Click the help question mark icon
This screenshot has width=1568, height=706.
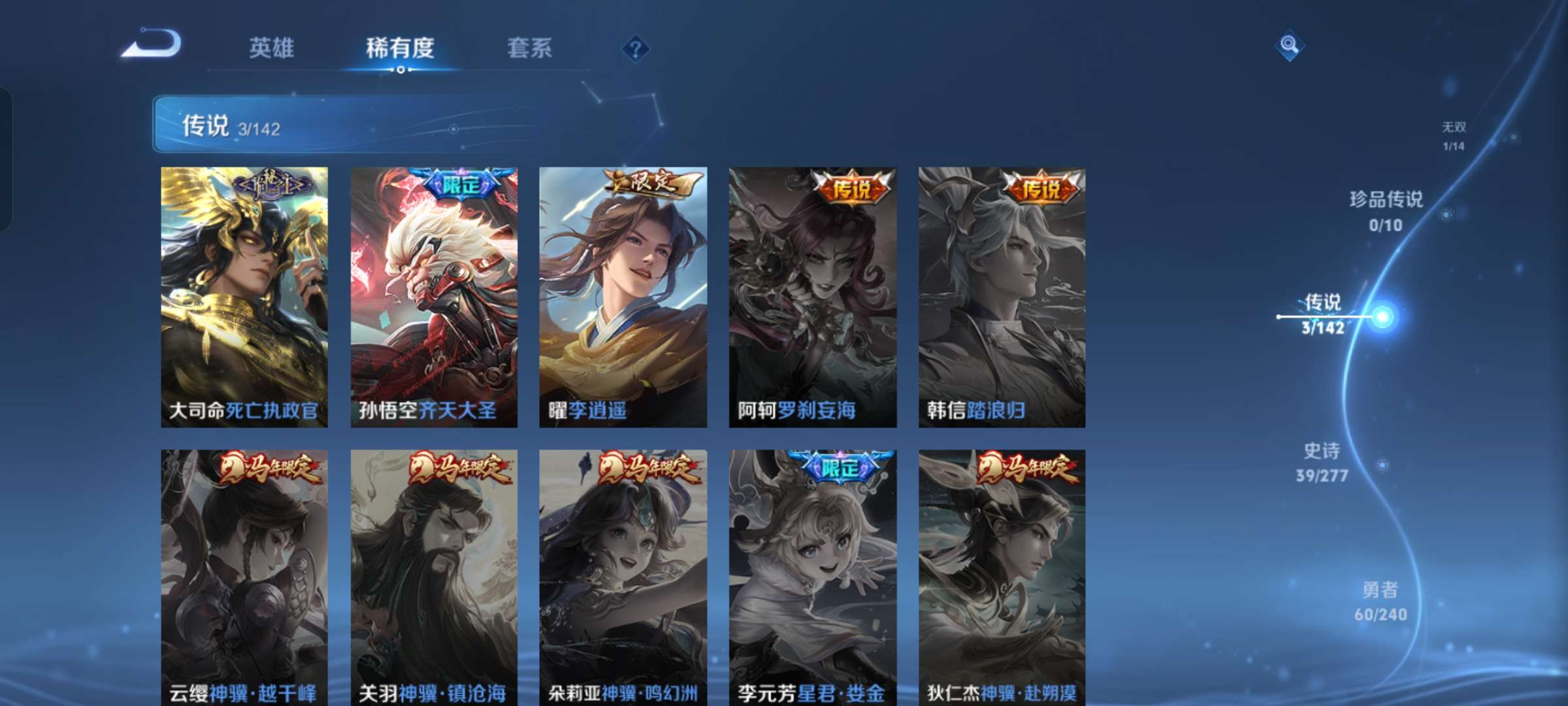coord(637,49)
